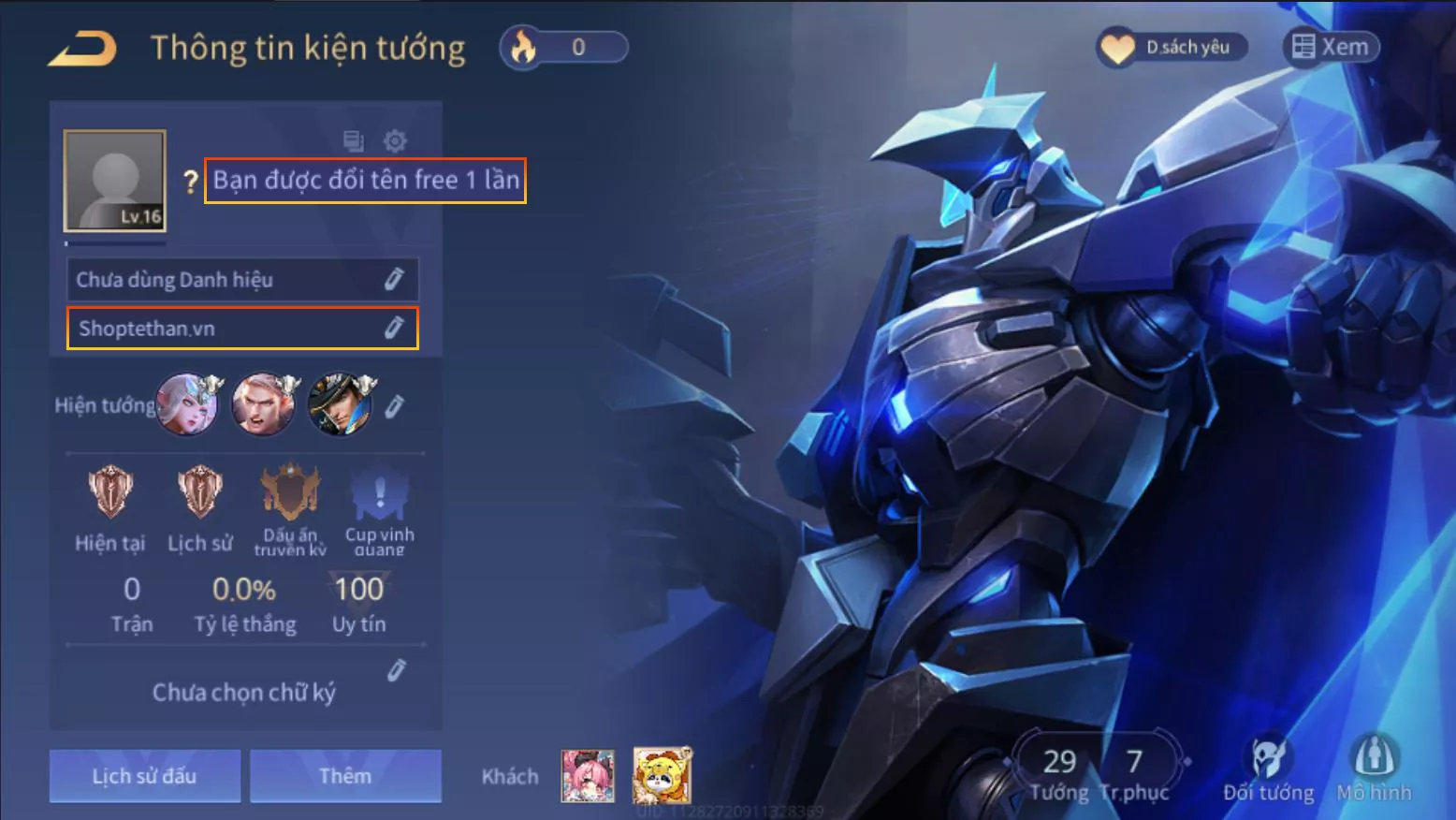Open the Mô hình model view
The height and width of the screenshot is (820, 1456).
[x=1374, y=769]
